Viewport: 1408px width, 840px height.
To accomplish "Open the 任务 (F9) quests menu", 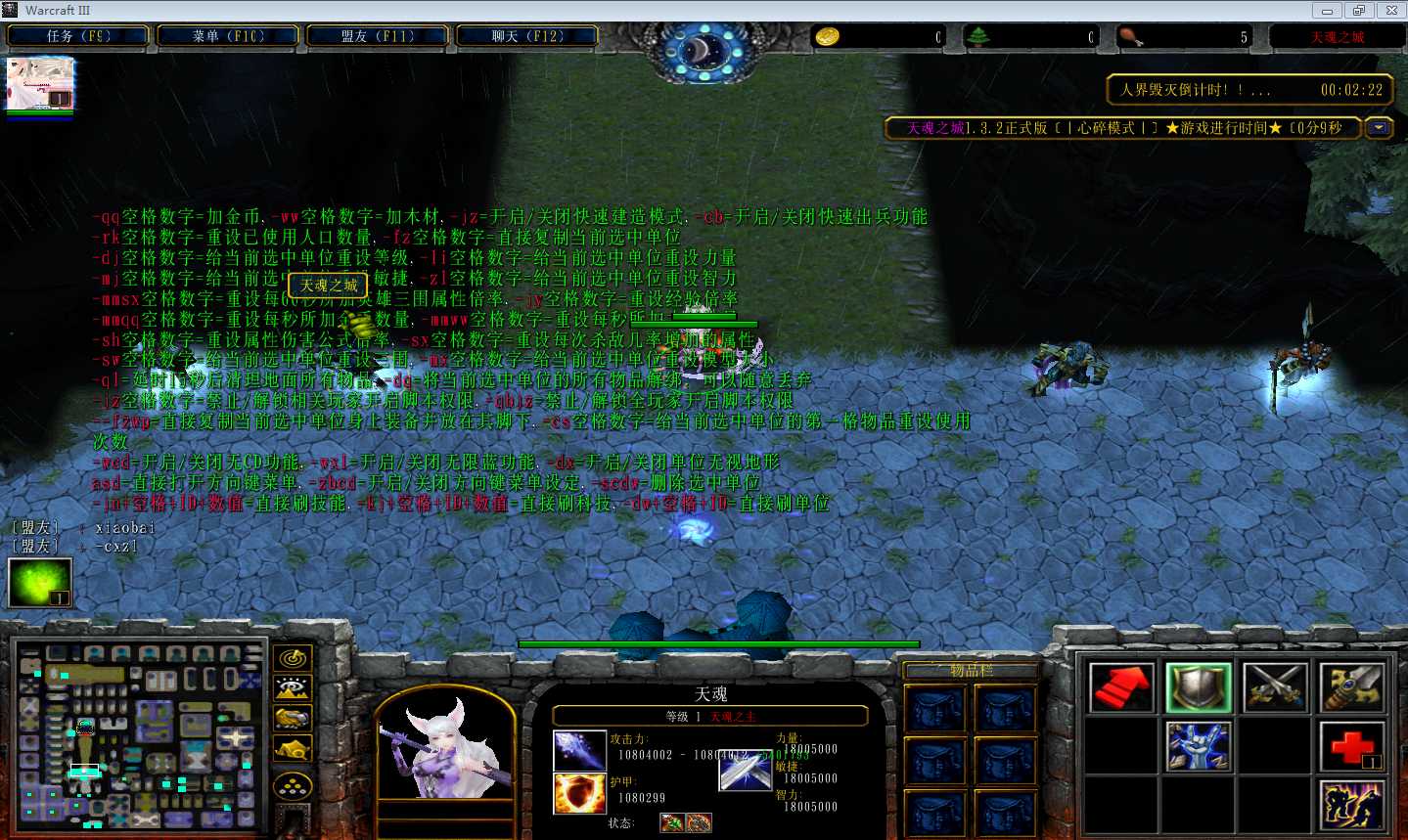I will [78, 36].
